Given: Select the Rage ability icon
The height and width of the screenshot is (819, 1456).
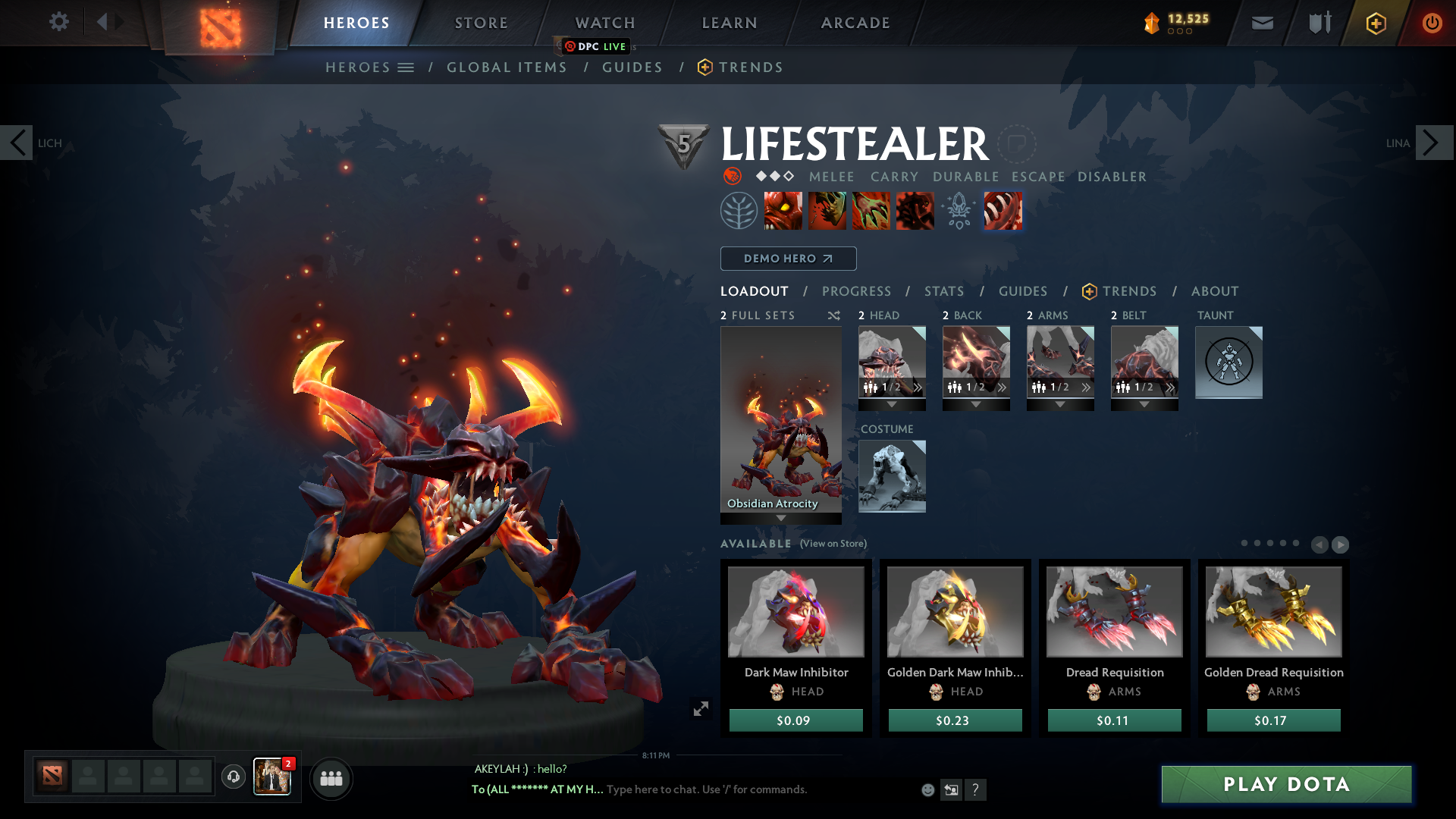Looking at the screenshot, I should pyautogui.click(x=784, y=211).
